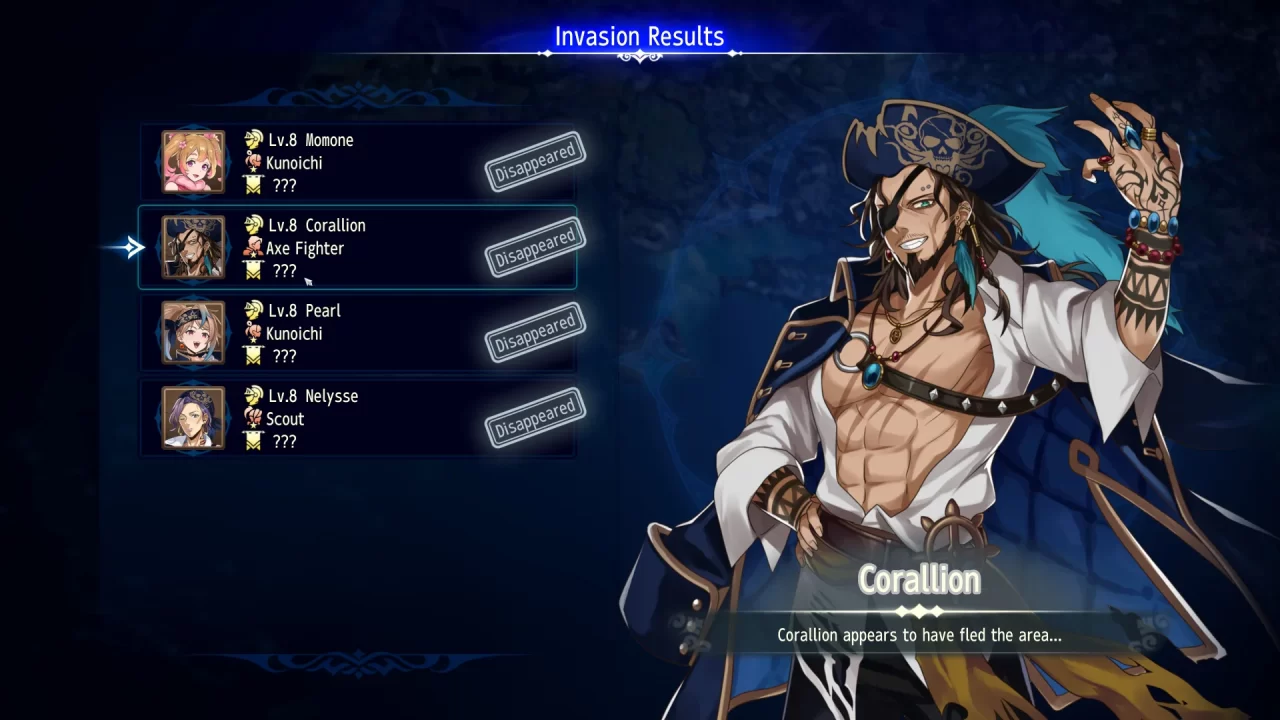Select Pearl's character portrait

(190, 333)
